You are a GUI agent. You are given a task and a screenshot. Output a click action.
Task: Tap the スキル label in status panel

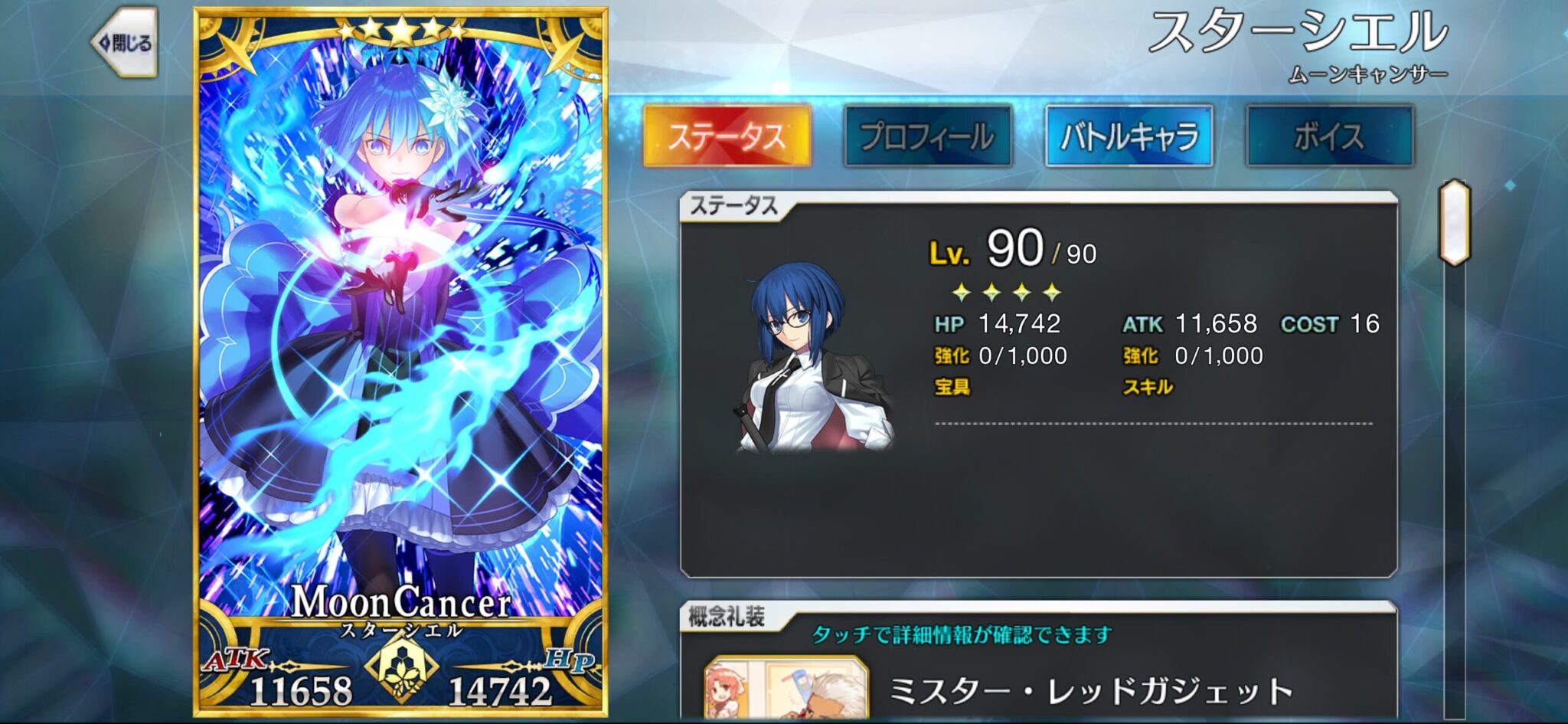click(x=1147, y=387)
